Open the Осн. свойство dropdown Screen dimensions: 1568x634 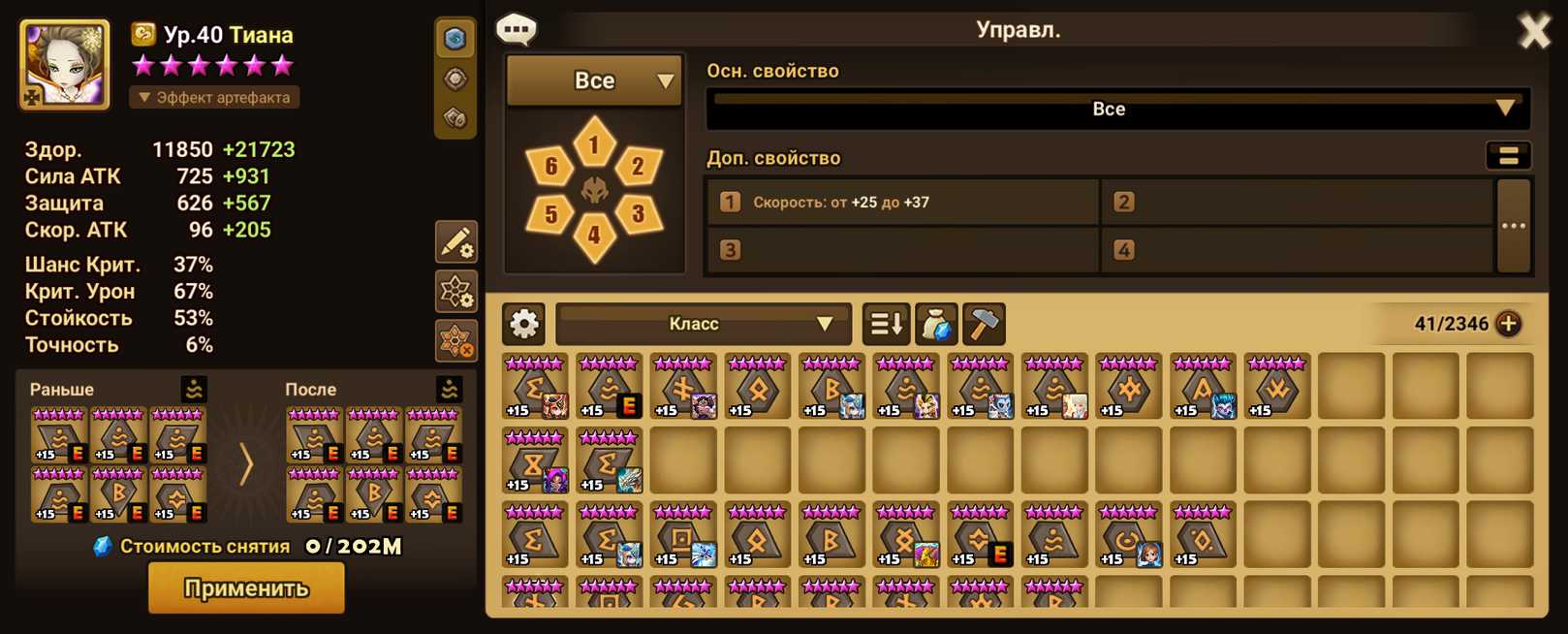coord(1117,109)
